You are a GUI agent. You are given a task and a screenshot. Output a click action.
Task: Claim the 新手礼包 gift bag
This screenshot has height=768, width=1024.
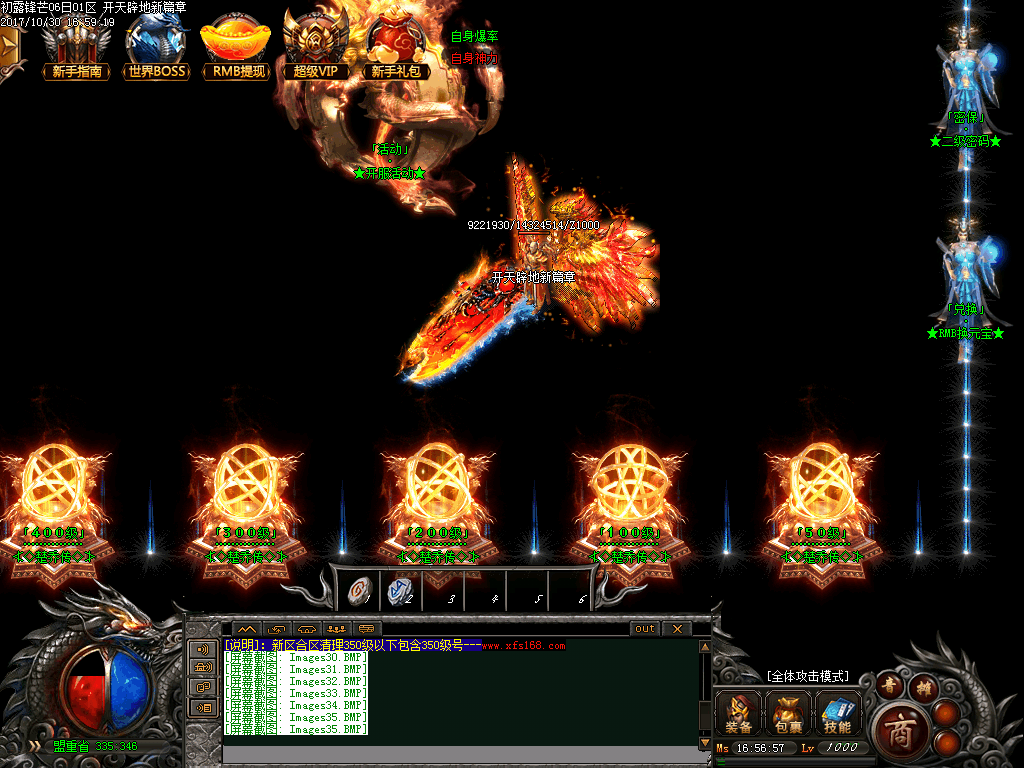click(398, 48)
